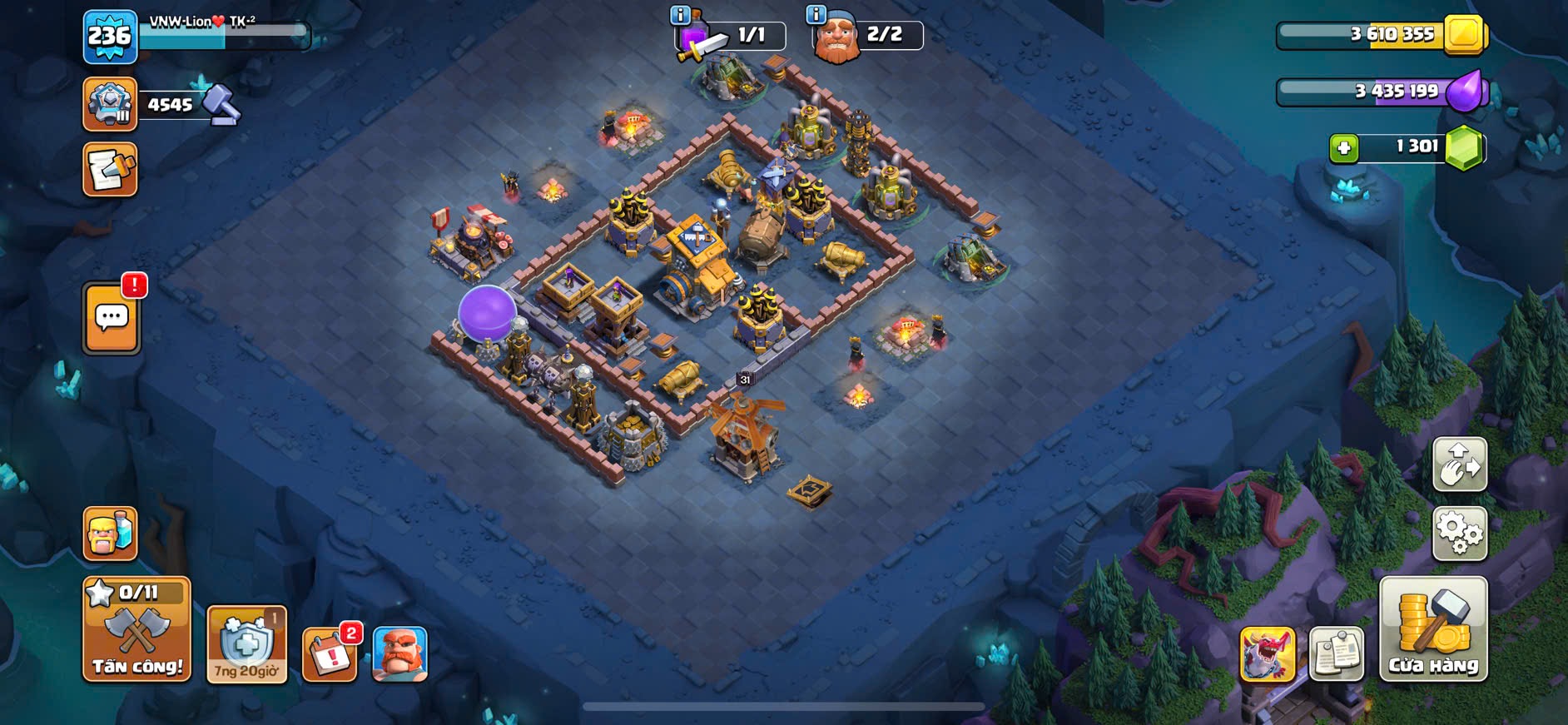
Task: Show info for the 1/1 sword counter
Action: click(x=680, y=14)
